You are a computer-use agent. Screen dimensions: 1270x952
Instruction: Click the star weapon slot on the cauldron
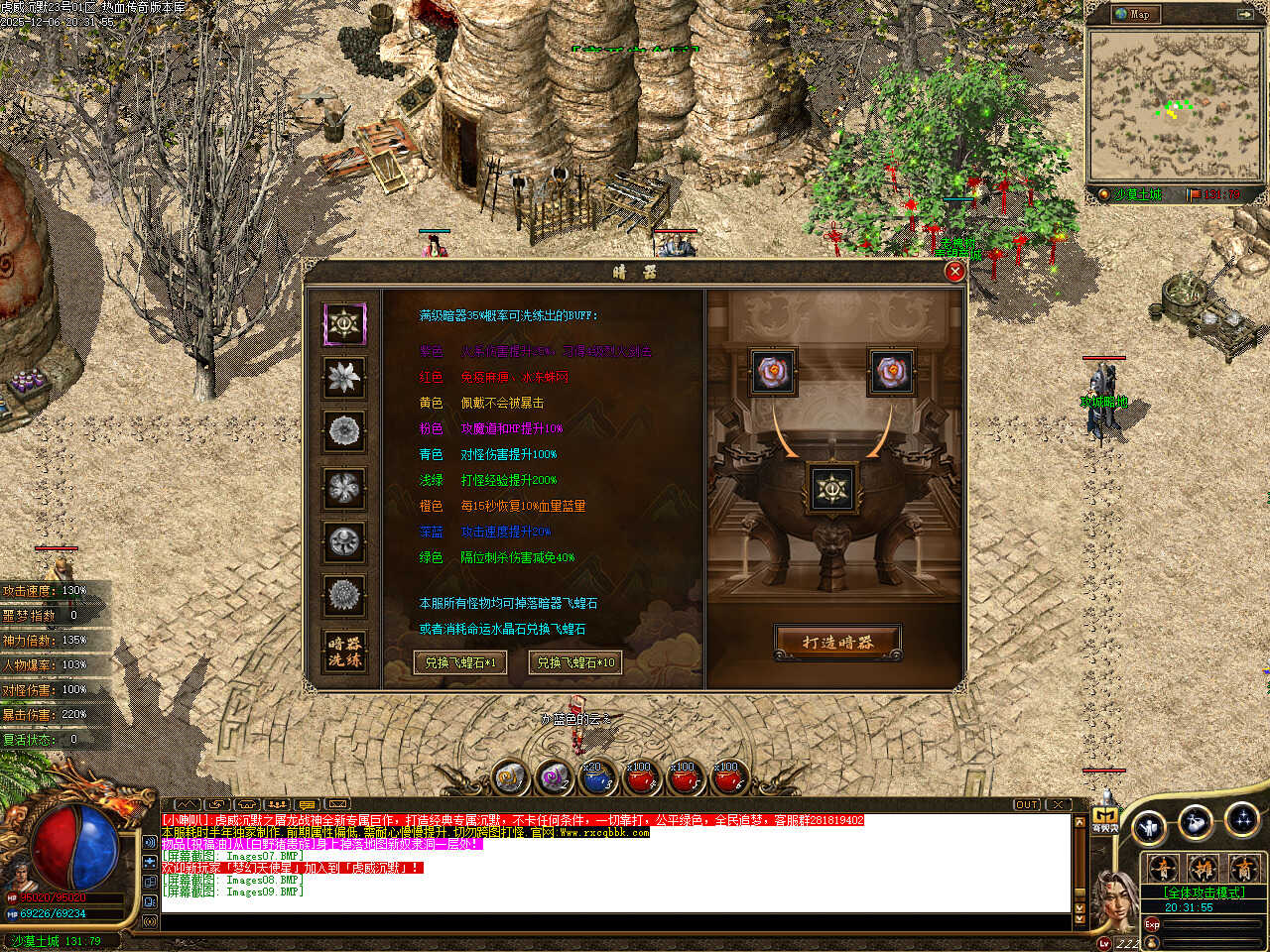pos(831,489)
